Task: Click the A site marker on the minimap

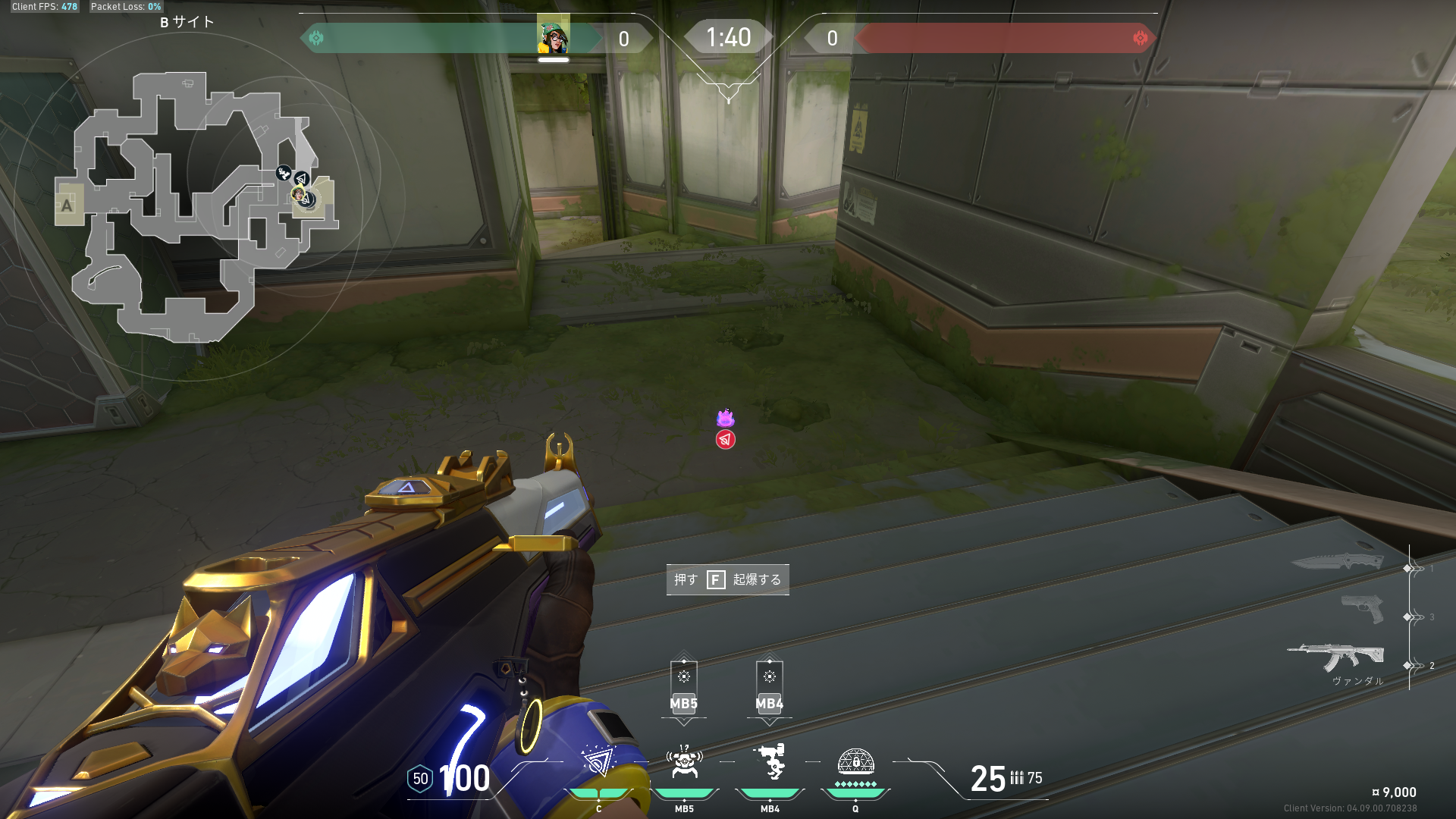Action: pos(67,205)
